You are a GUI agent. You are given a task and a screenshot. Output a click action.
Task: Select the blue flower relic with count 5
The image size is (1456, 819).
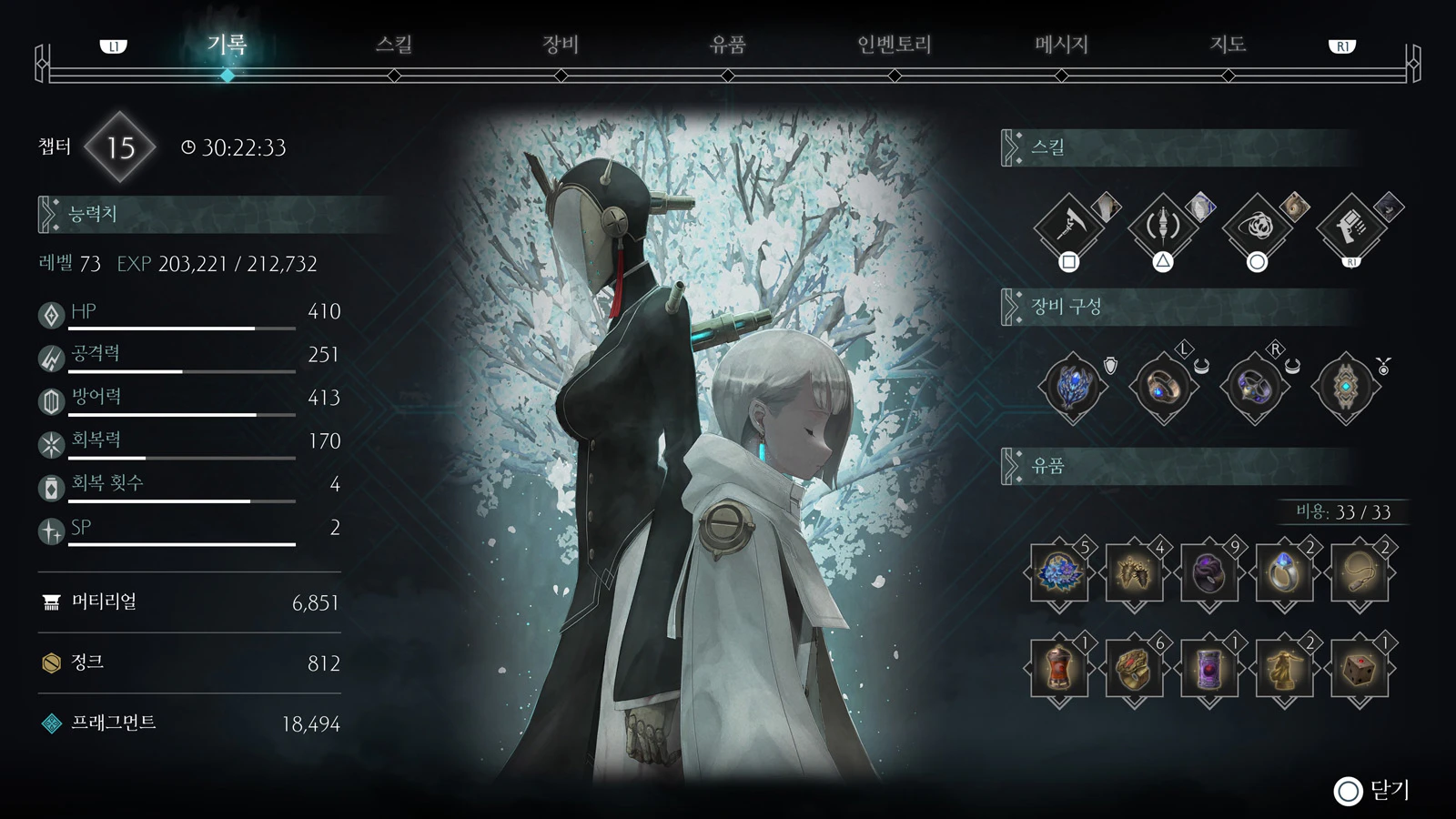1058,575
